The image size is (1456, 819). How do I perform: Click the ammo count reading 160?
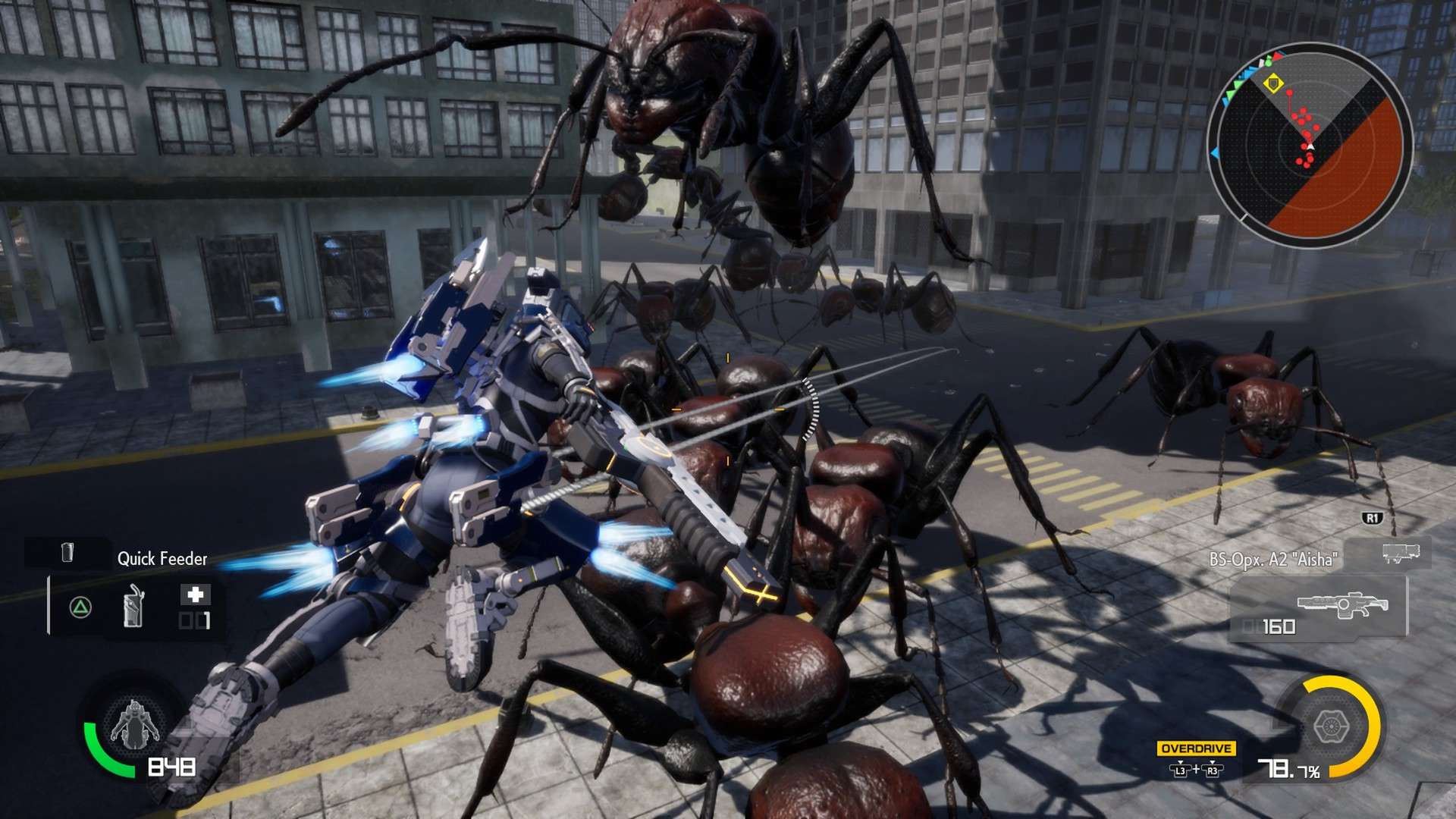(x=1278, y=626)
